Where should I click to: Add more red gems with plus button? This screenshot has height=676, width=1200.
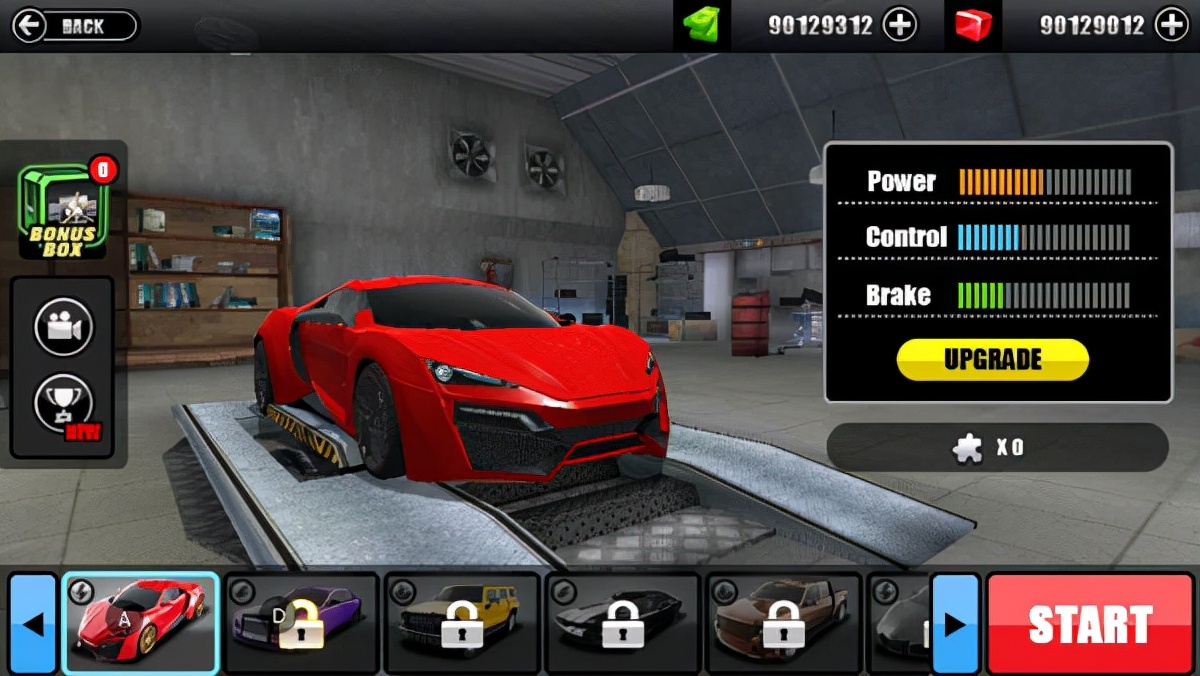click(1171, 26)
